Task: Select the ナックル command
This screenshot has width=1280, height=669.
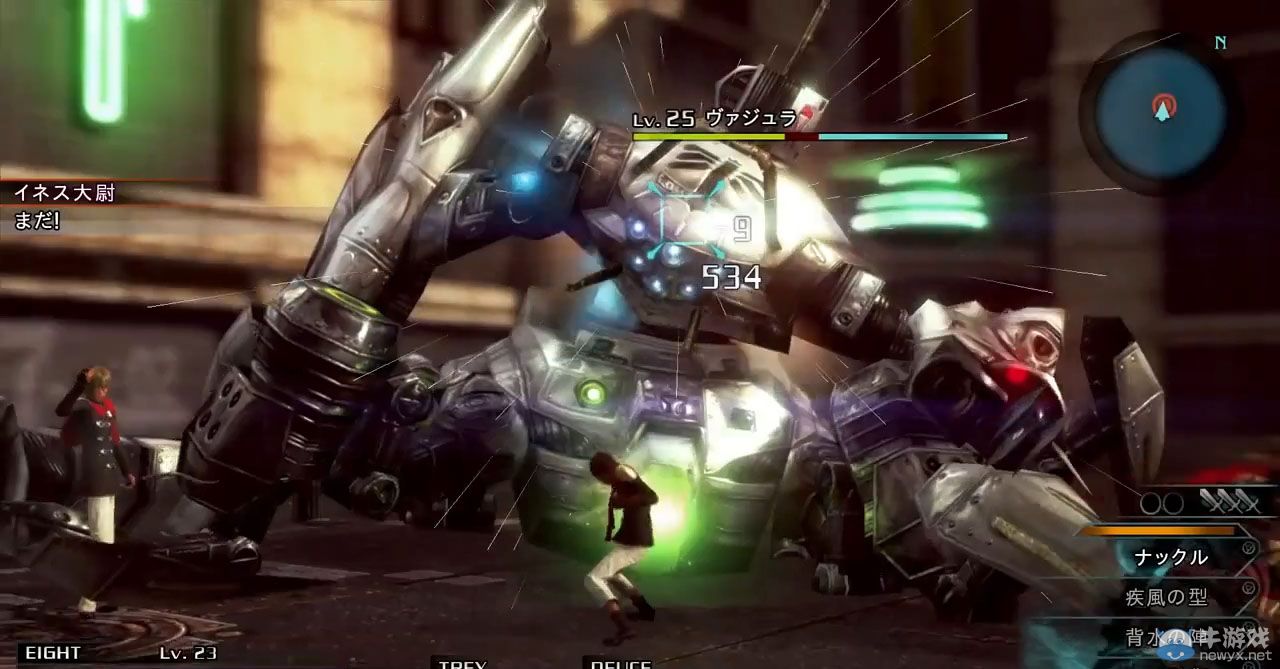Action: tap(1170, 557)
